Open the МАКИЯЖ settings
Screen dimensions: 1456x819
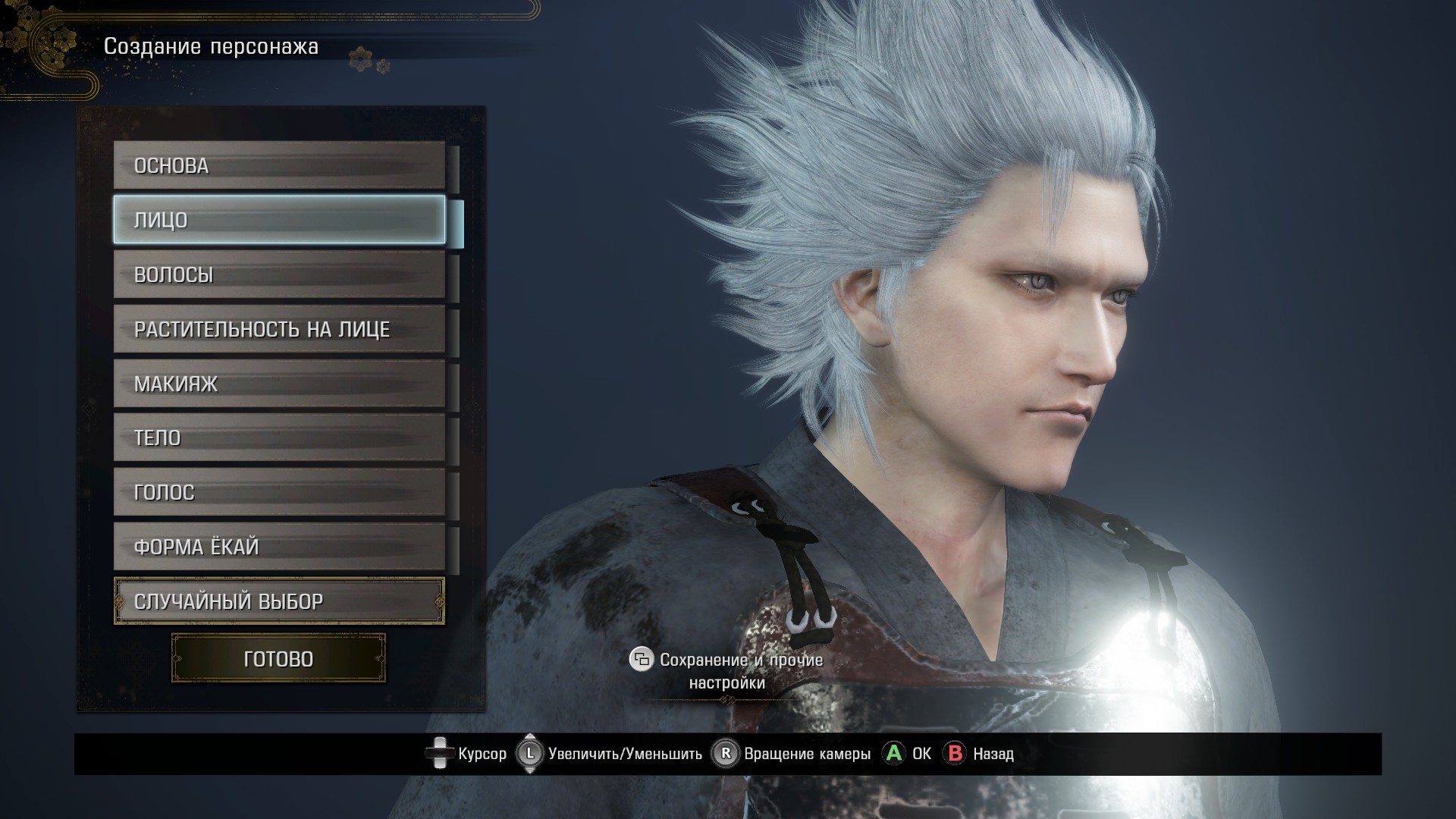click(279, 384)
